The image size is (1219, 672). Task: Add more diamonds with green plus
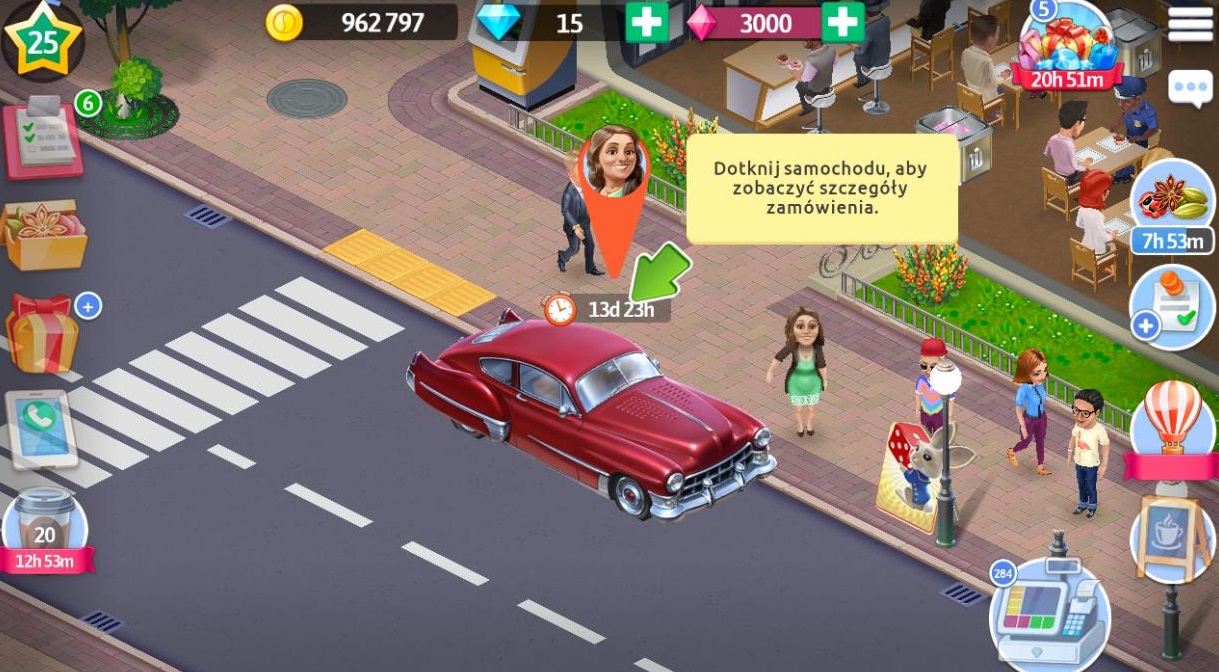click(646, 22)
